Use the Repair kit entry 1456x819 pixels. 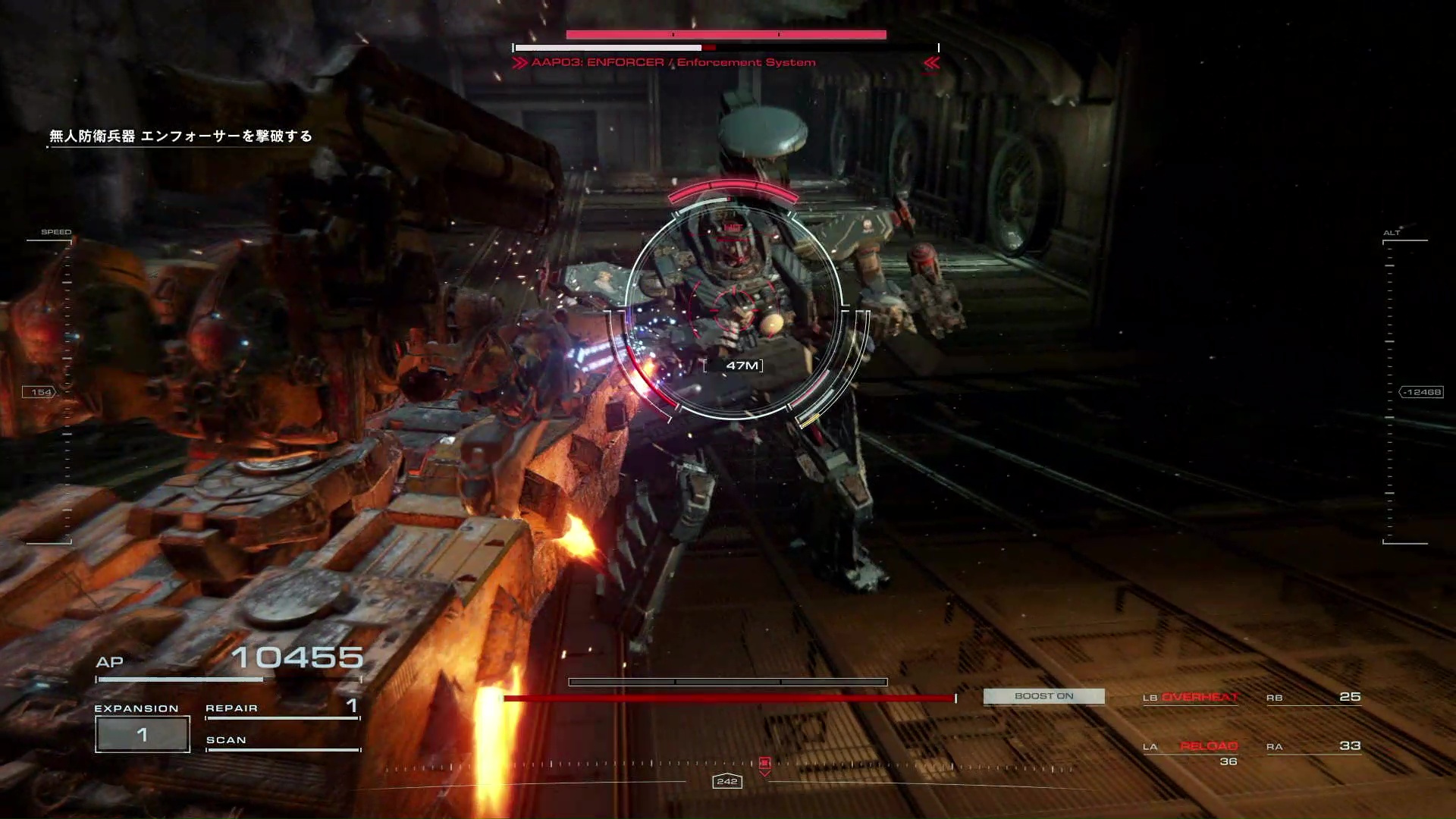click(x=282, y=708)
